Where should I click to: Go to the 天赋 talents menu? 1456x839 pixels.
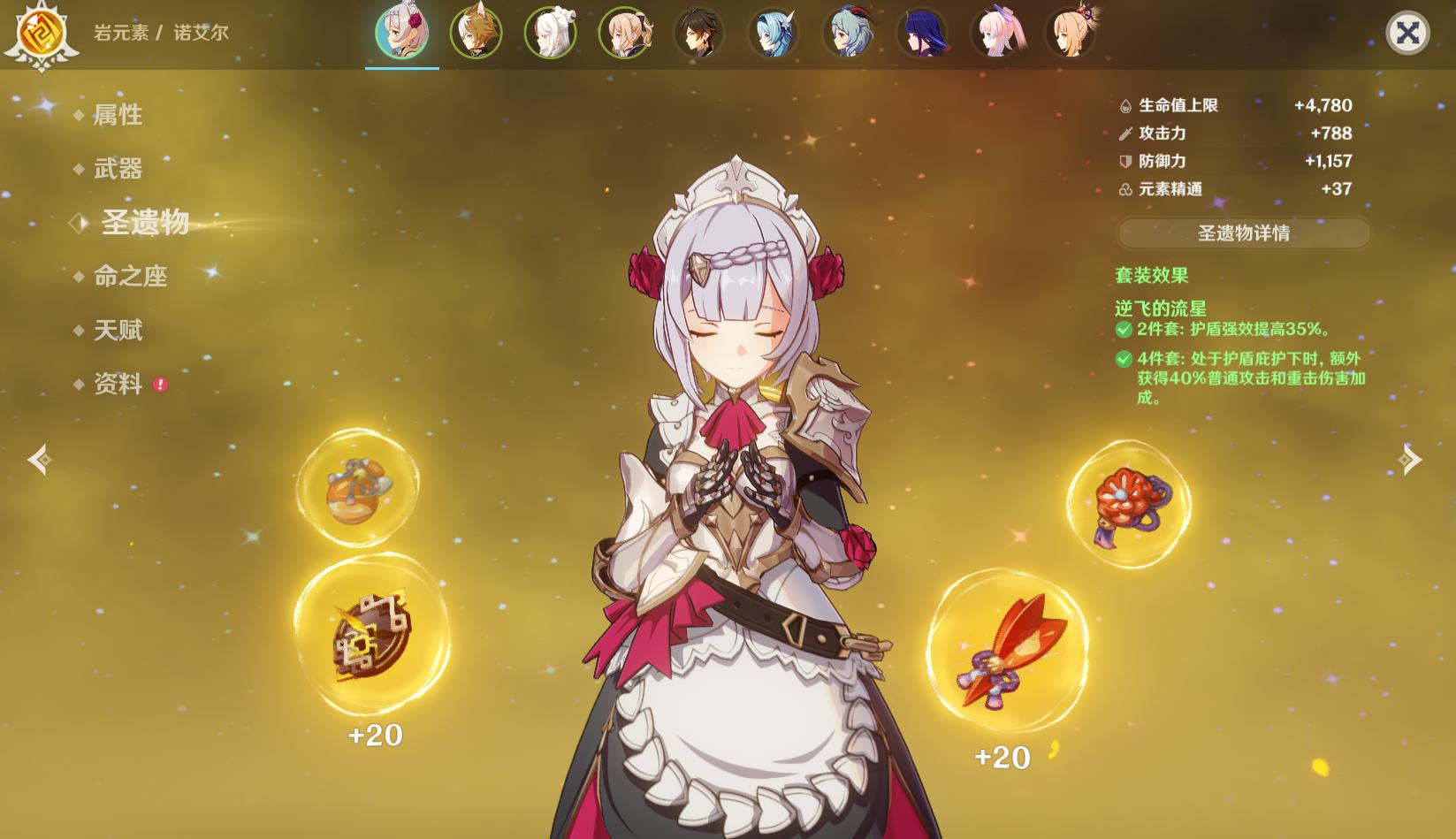pos(118,331)
